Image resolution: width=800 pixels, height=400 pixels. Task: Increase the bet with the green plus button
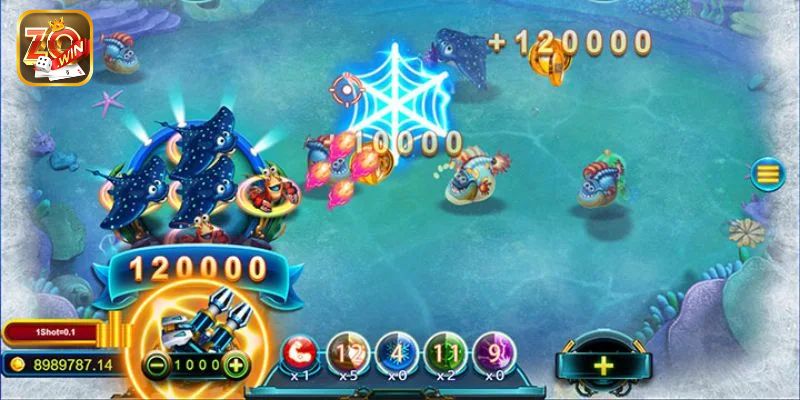[236, 364]
